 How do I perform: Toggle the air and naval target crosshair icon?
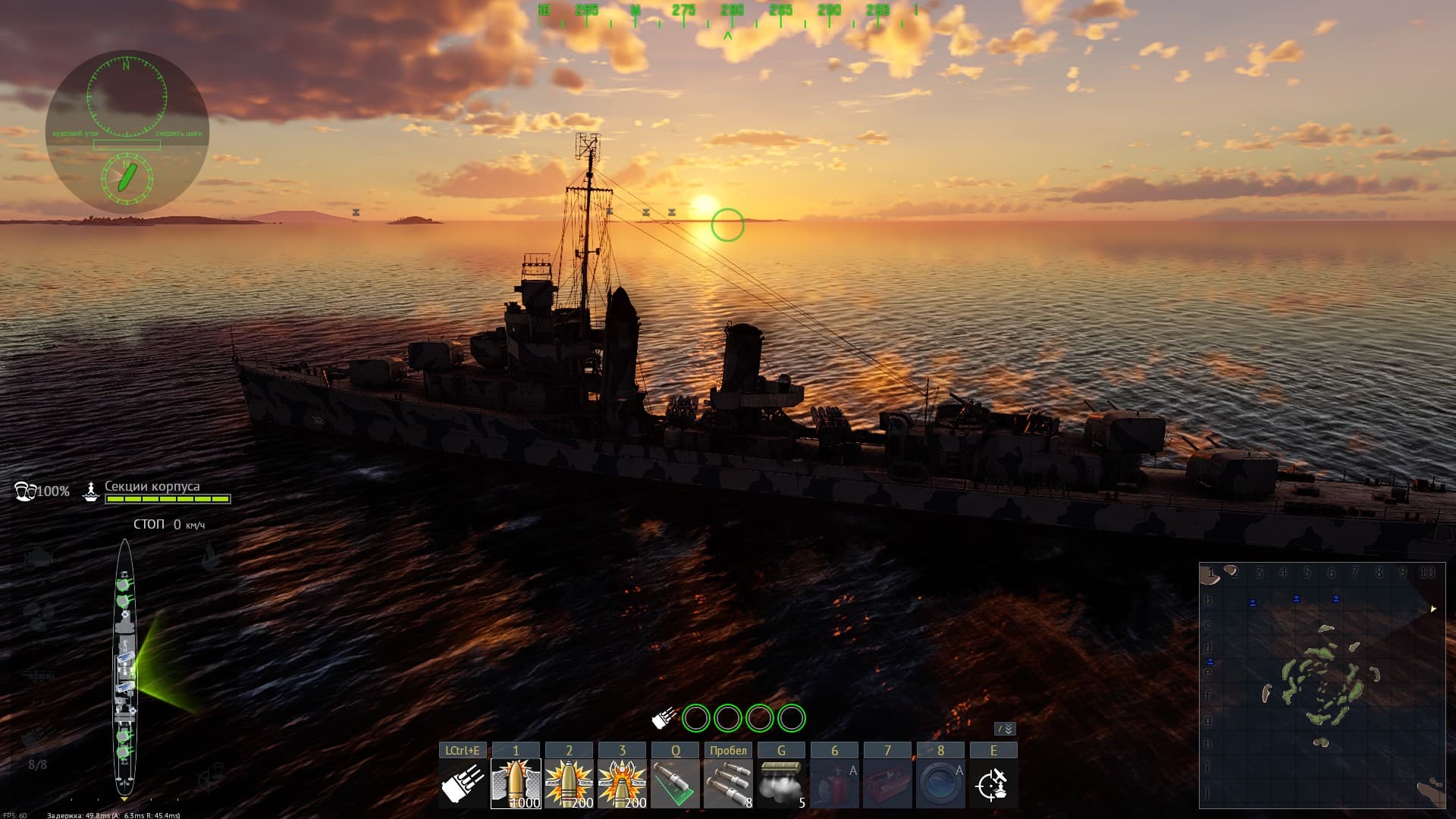click(993, 784)
